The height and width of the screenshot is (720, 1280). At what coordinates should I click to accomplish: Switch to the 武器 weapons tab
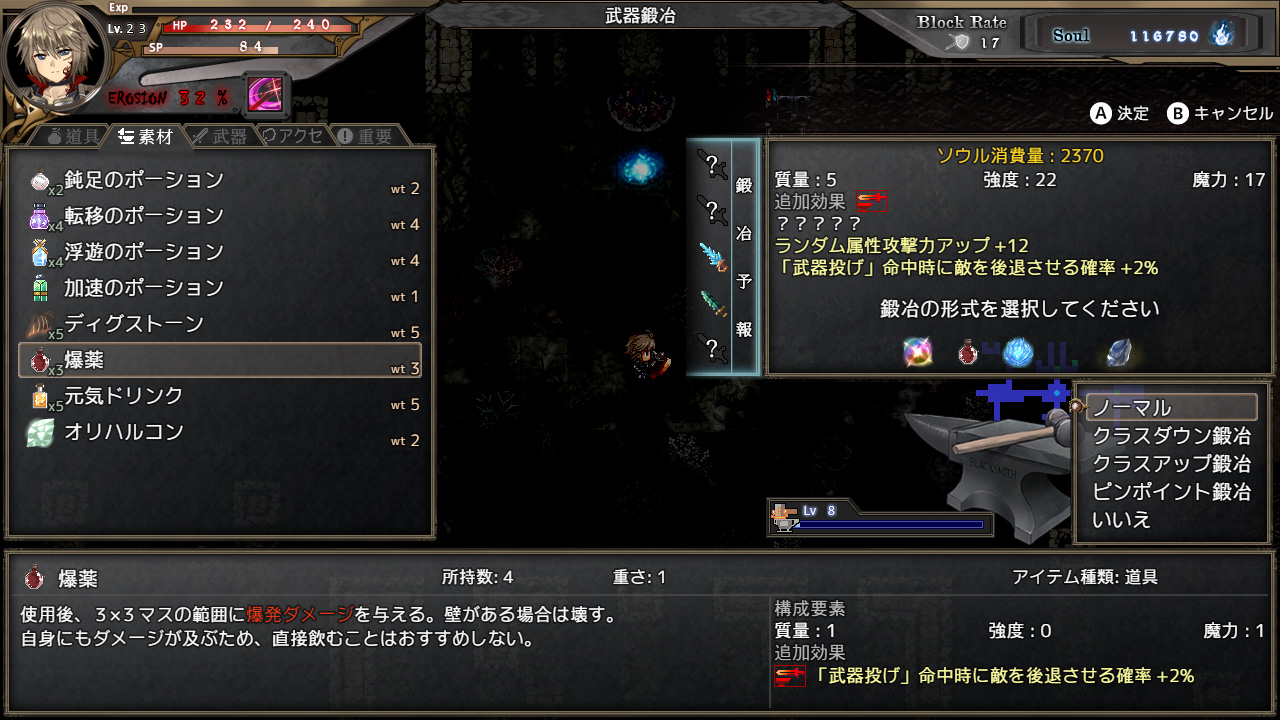pos(219,136)
